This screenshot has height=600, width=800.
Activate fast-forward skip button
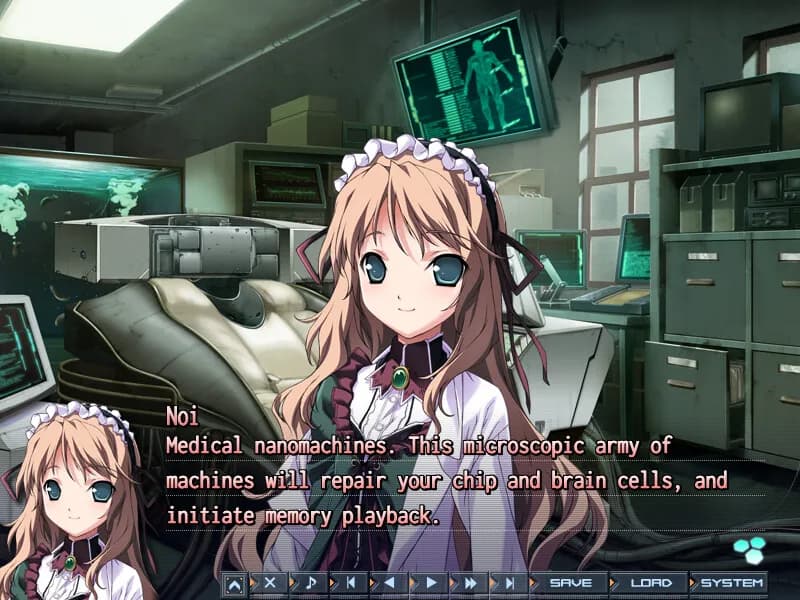pyautogui.click(x=470, y=583)
